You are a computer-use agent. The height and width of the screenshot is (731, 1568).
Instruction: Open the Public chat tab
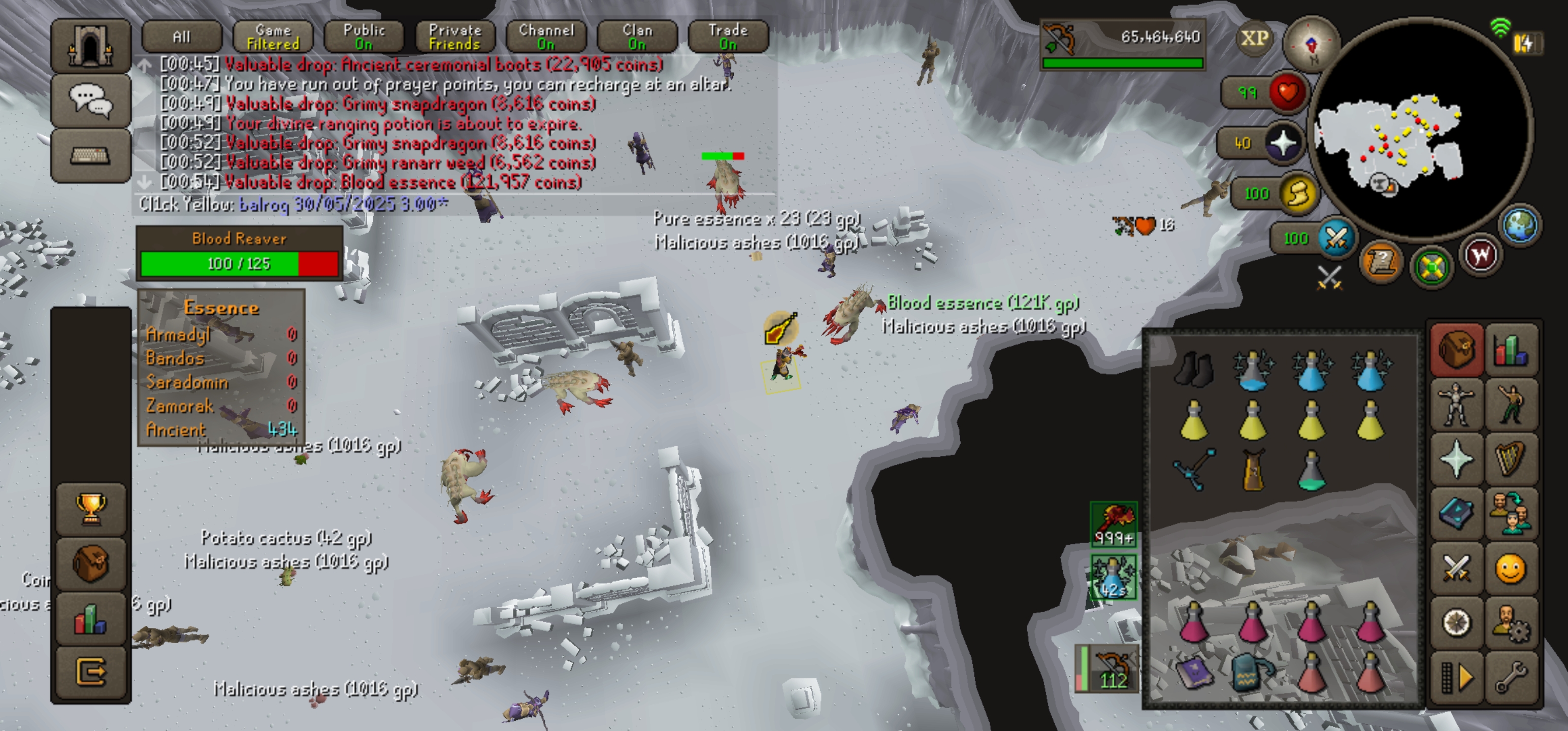[x=364, y=37]
